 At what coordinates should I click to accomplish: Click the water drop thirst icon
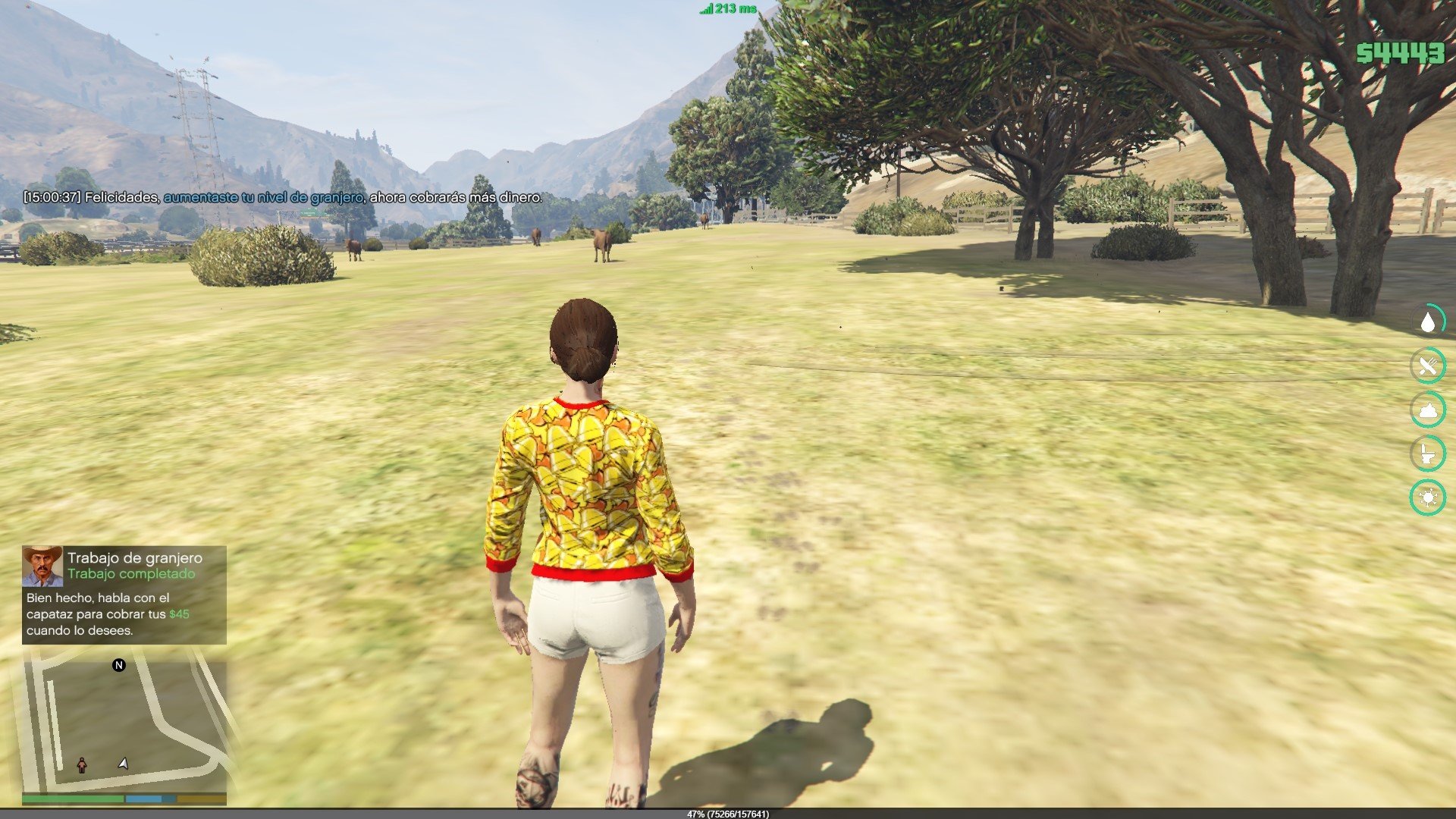click(x=1428, y=322)
